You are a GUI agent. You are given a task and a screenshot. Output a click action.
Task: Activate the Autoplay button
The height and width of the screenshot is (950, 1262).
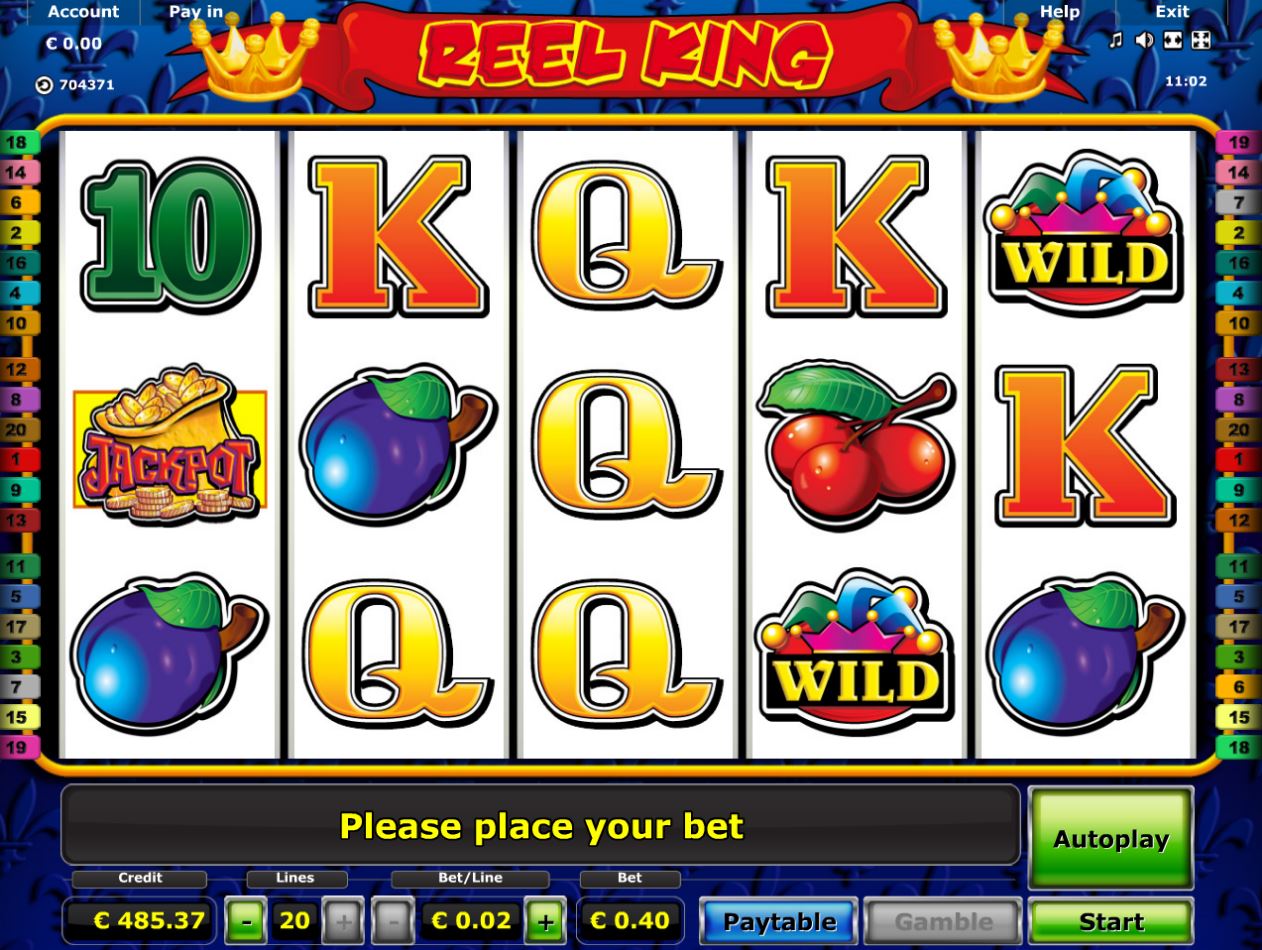1110,839
